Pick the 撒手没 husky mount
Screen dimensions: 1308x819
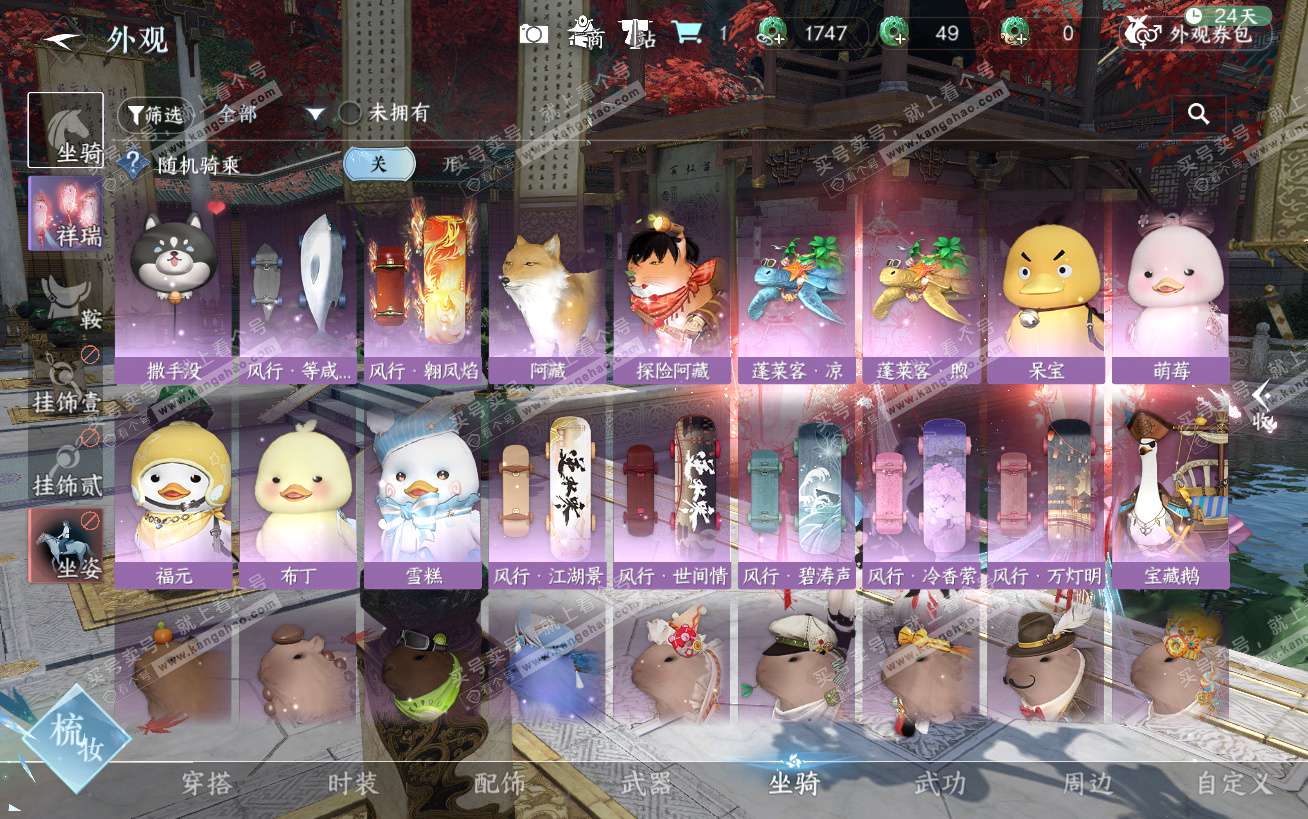click(174, 292)
